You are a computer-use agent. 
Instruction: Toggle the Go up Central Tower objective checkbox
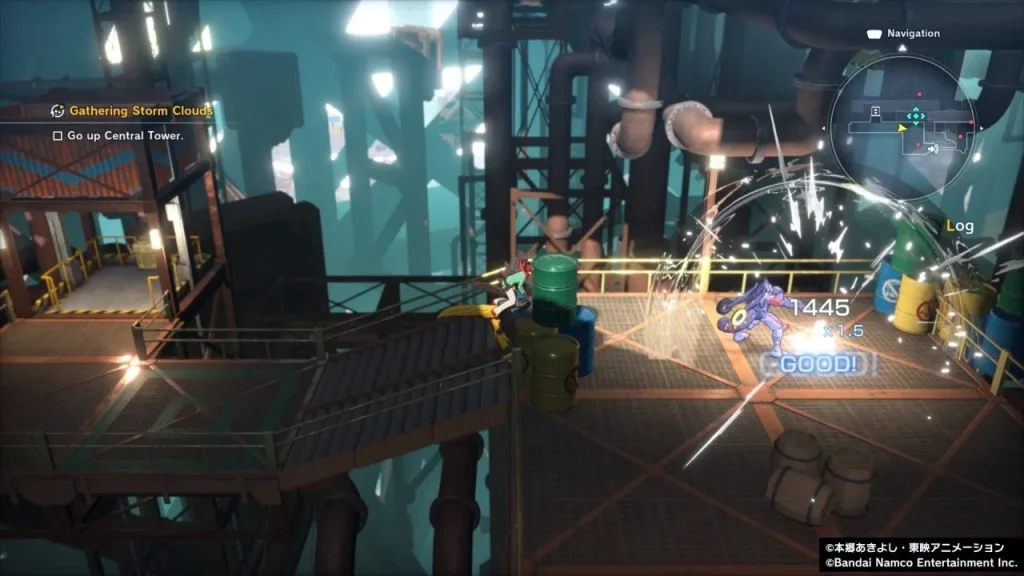(x=58, y=135)
